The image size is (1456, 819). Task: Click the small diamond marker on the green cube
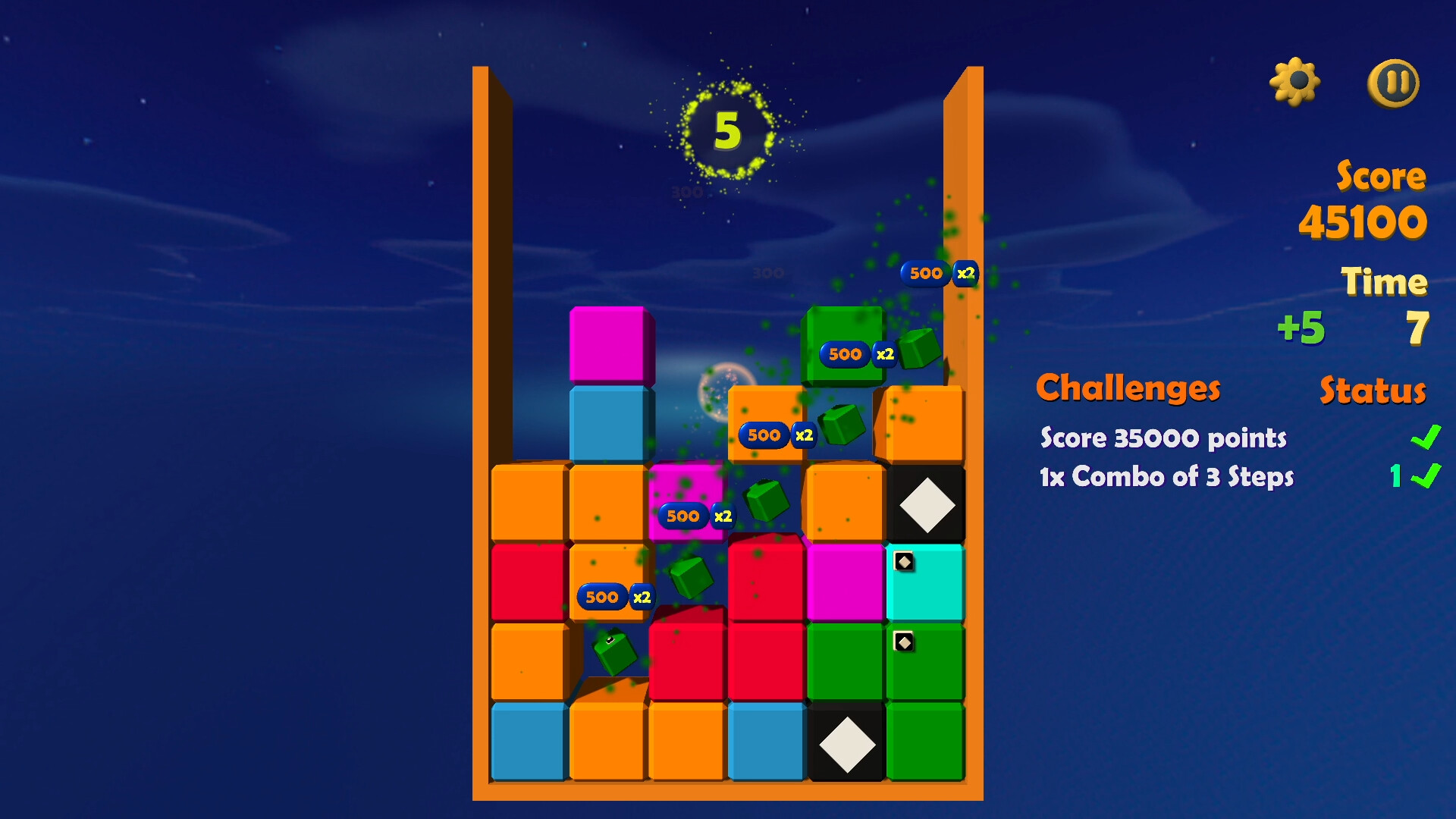click(902, 642)
